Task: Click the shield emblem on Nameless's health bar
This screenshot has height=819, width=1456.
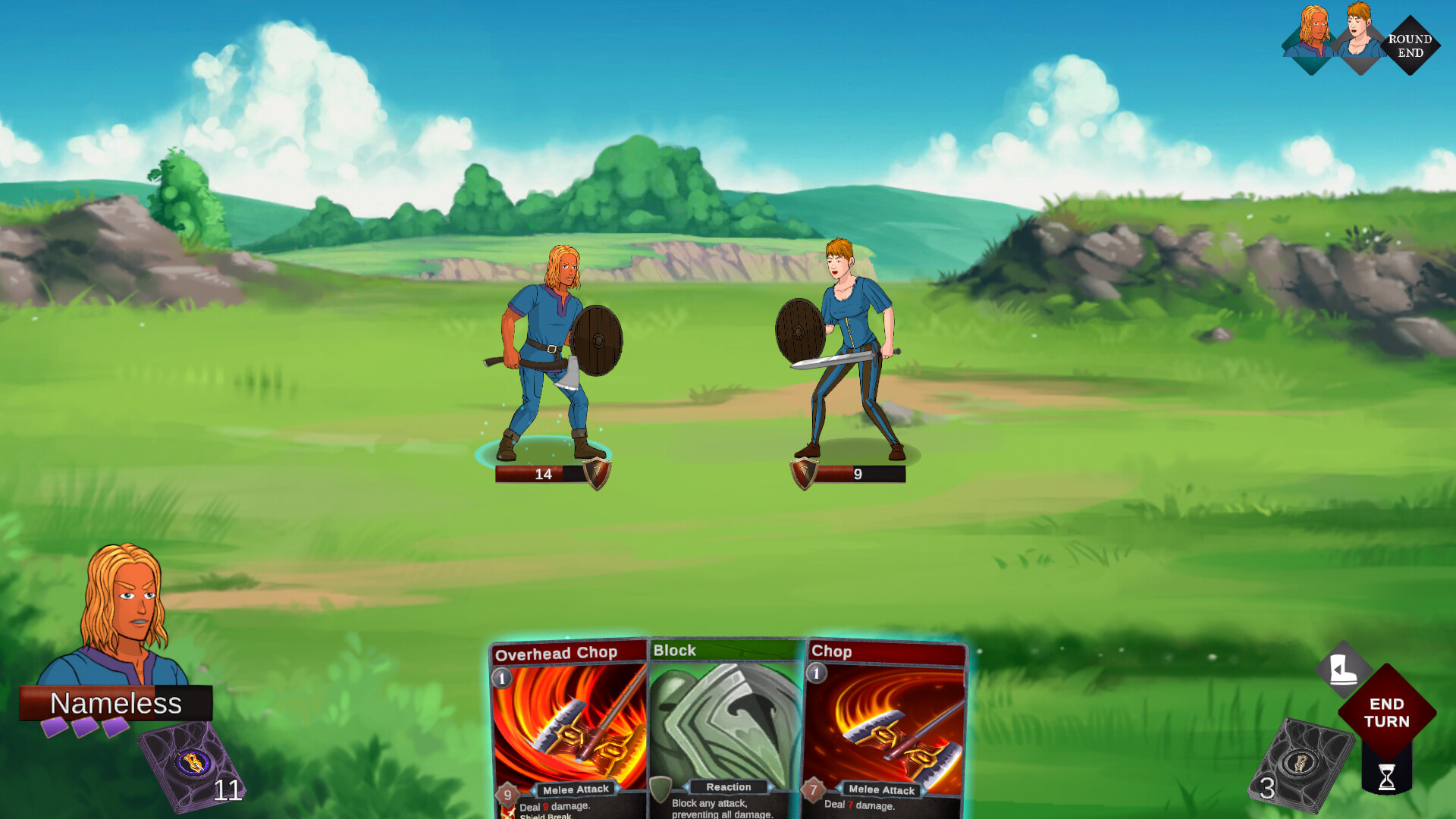Action: 597,475
